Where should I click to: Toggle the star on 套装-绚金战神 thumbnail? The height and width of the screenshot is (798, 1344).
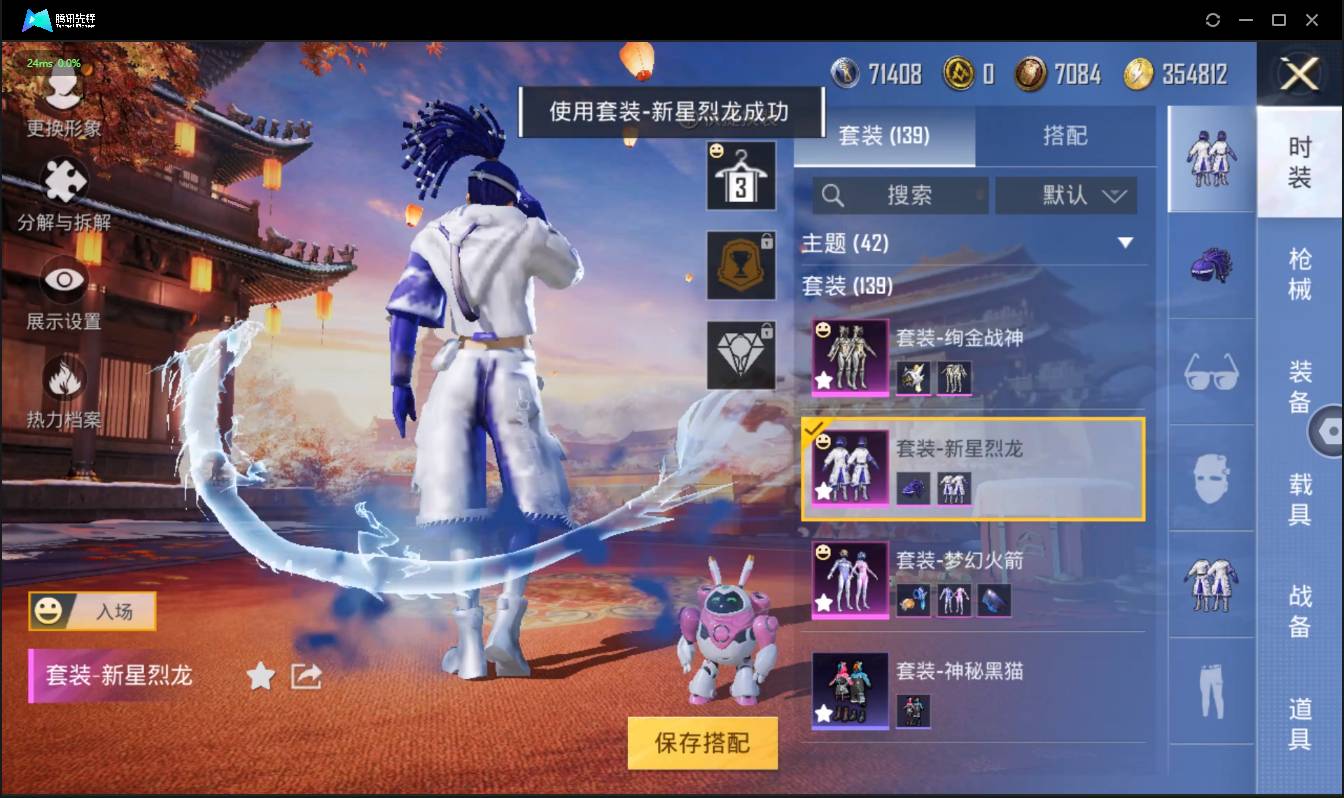(x=822, y=380)
